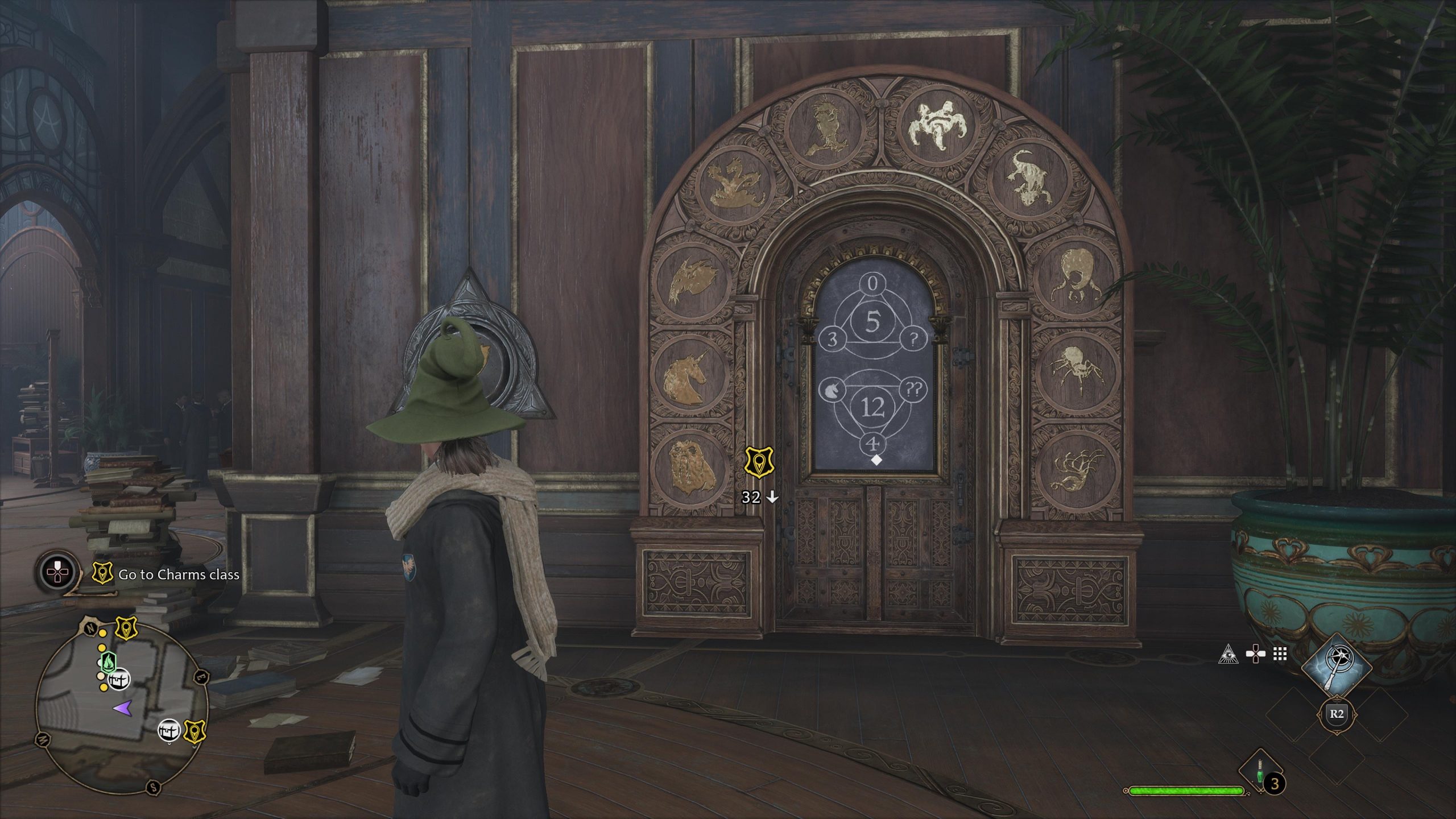Click the purple player arrow on minimap
The height and width of the screenshot is (819, 1456).
[123, 708]
